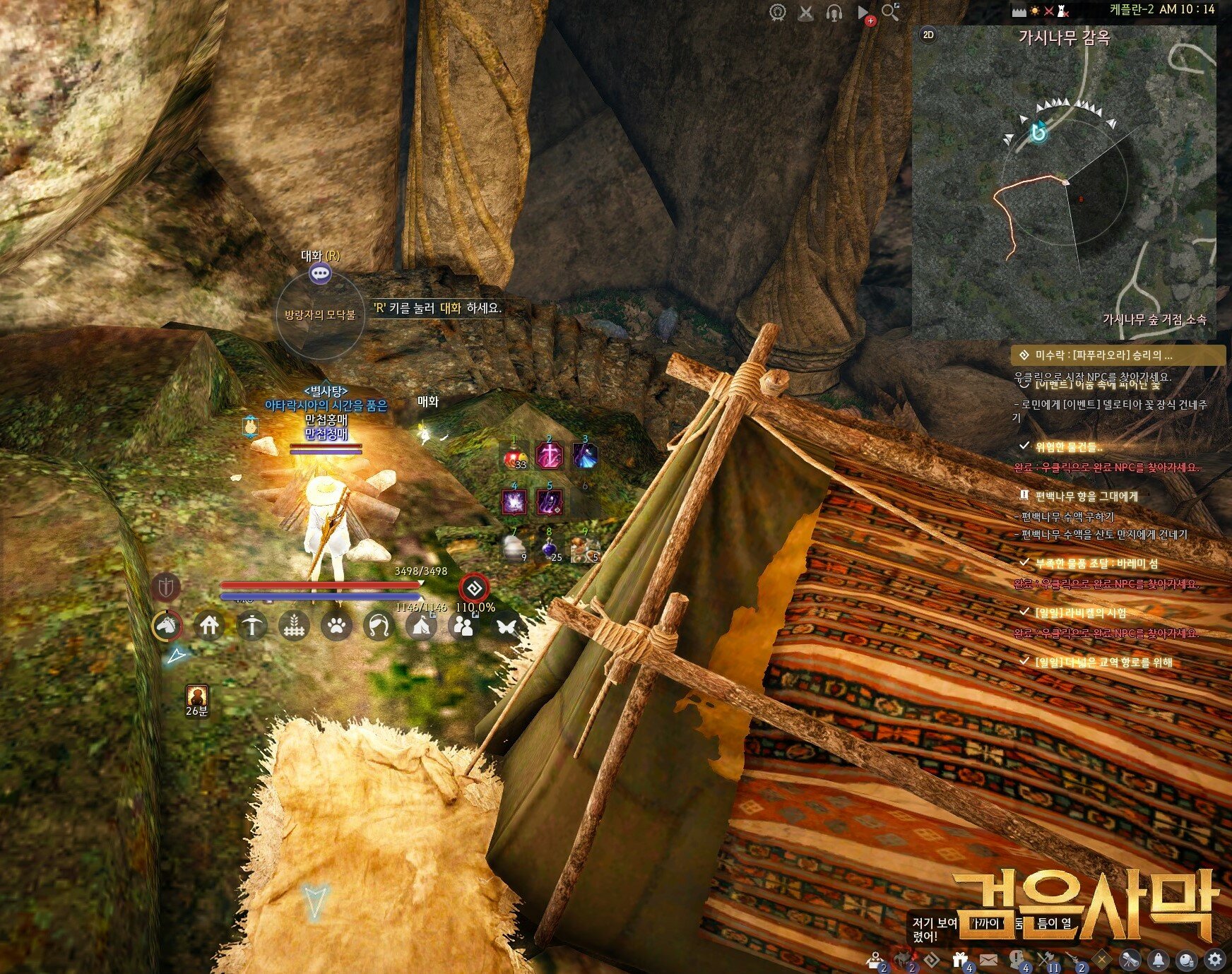
Task: Open the play button with red plus
Action: (864, 13)
